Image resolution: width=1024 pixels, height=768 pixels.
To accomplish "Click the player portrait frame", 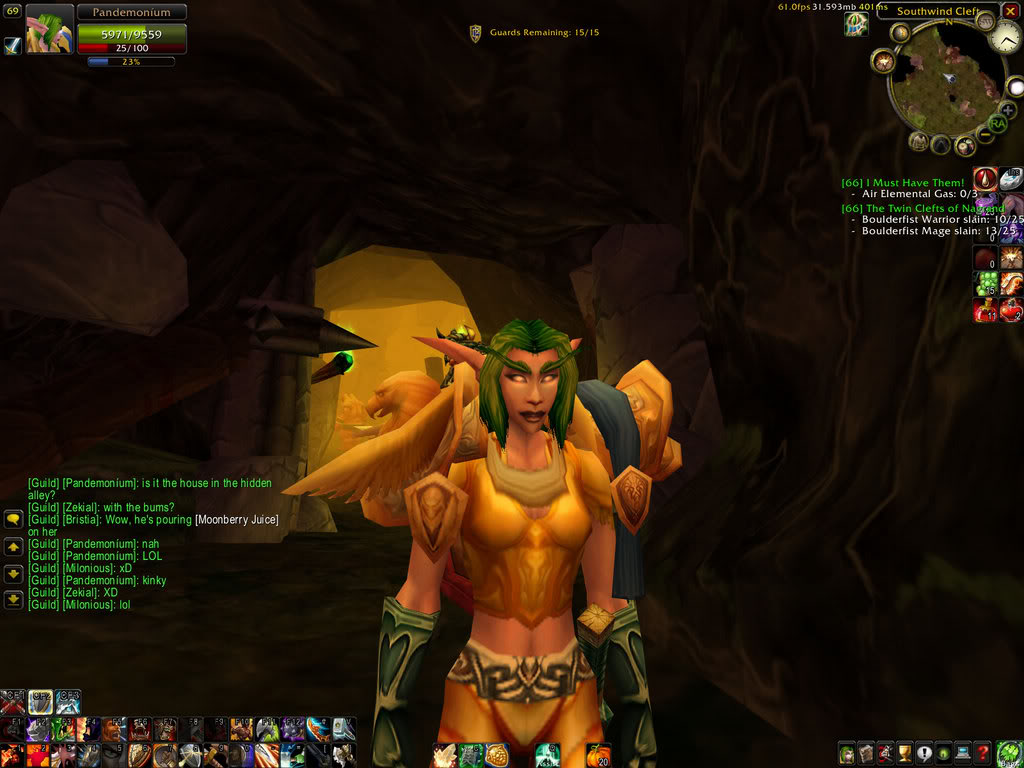I will click(49, 28).
